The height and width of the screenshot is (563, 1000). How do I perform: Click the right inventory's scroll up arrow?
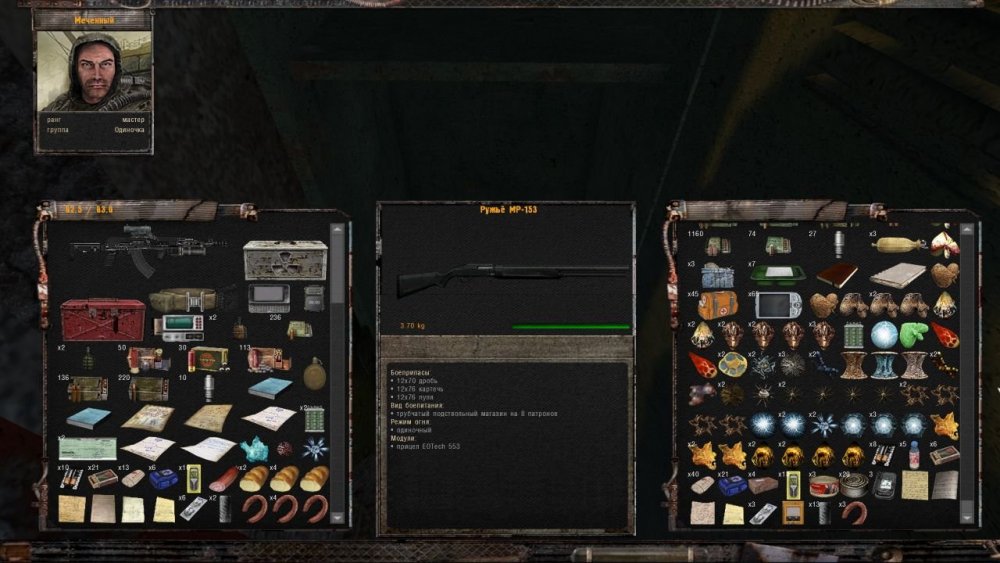coord(966,229)
